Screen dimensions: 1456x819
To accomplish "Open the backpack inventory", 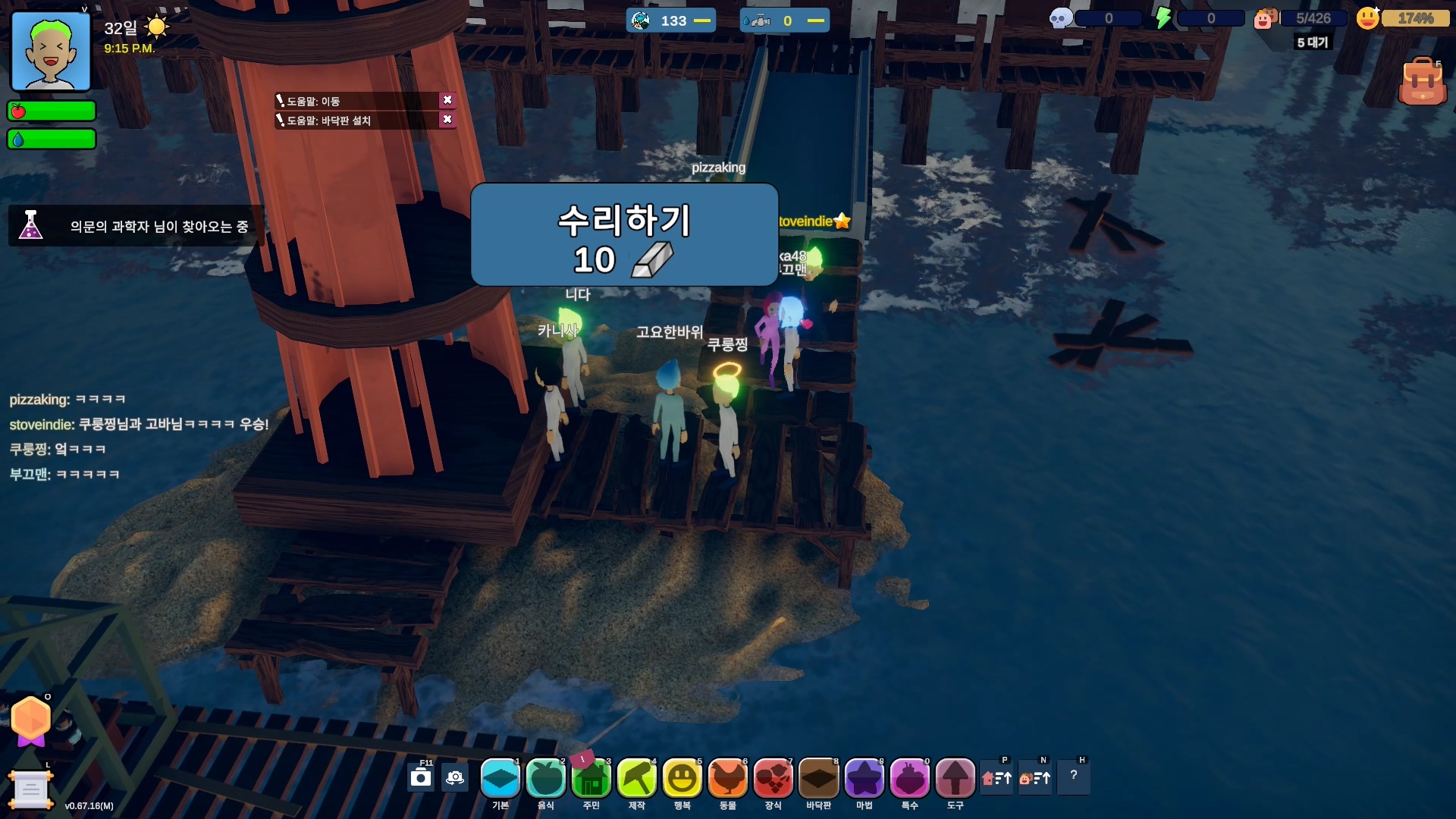I will click(x=1422, y=82).
